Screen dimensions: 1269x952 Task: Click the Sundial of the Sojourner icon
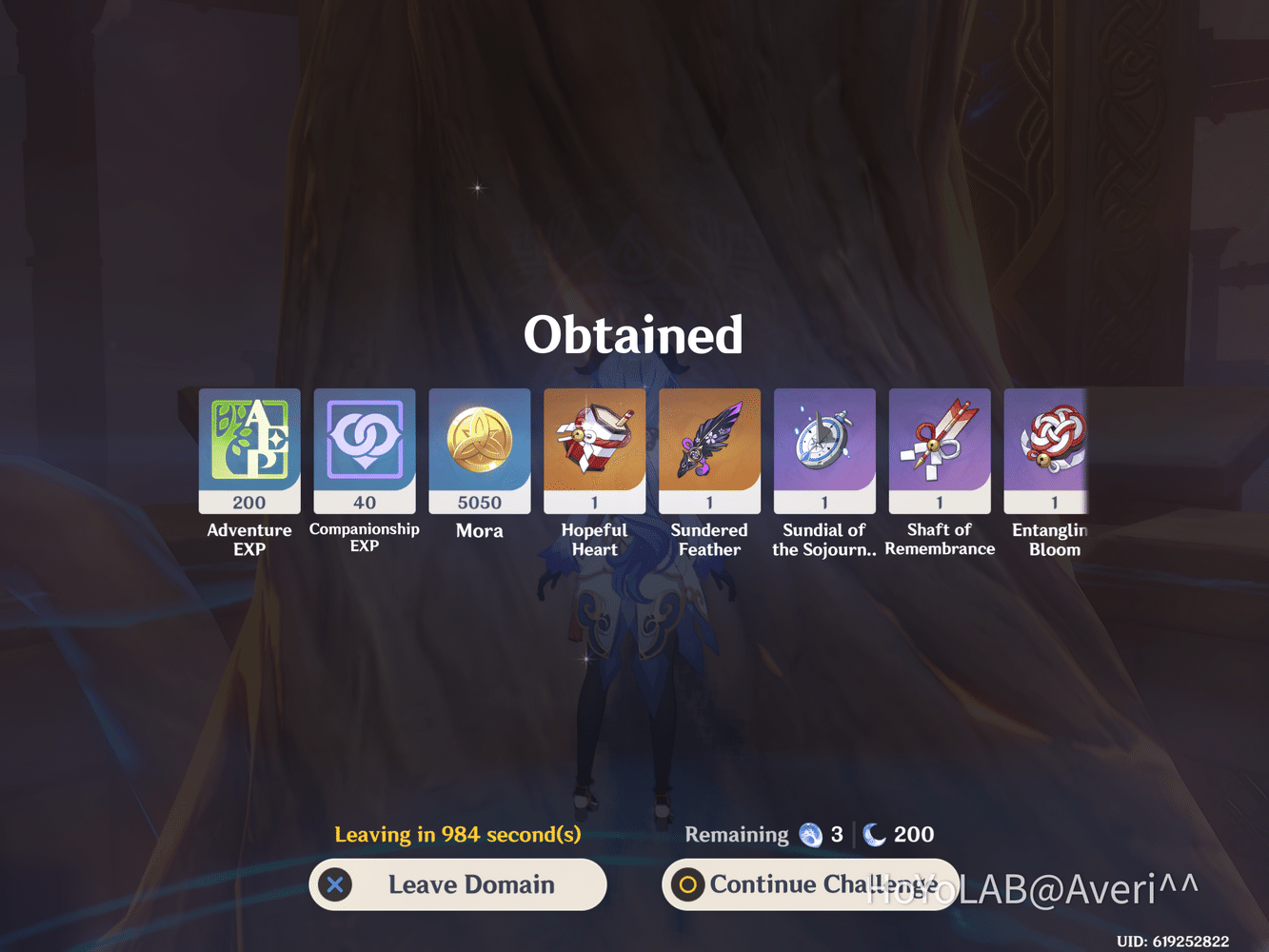(x=824, y=447)
